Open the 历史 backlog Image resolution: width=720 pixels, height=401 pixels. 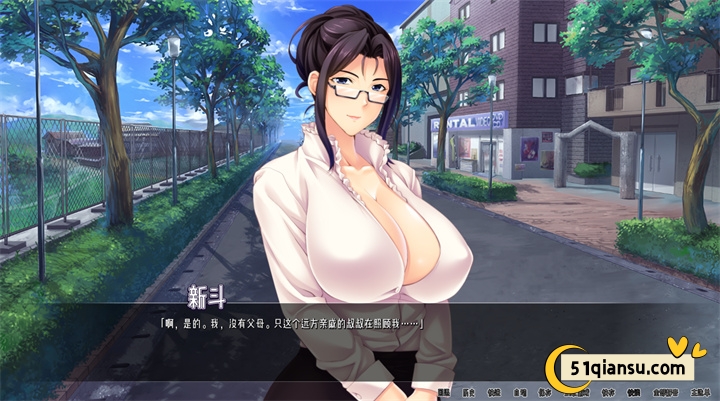468,393
